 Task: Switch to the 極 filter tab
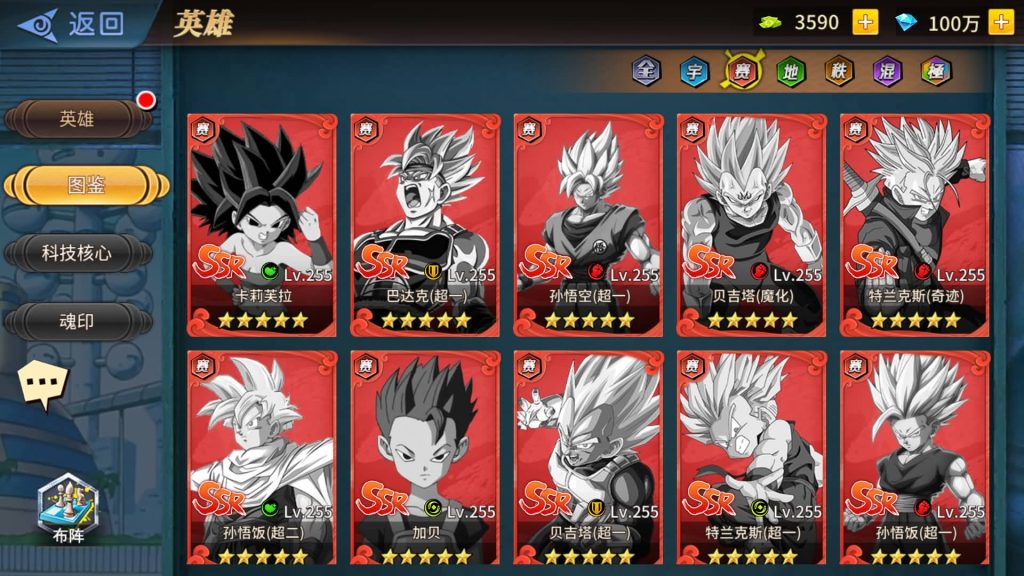(x=935, y=71)
